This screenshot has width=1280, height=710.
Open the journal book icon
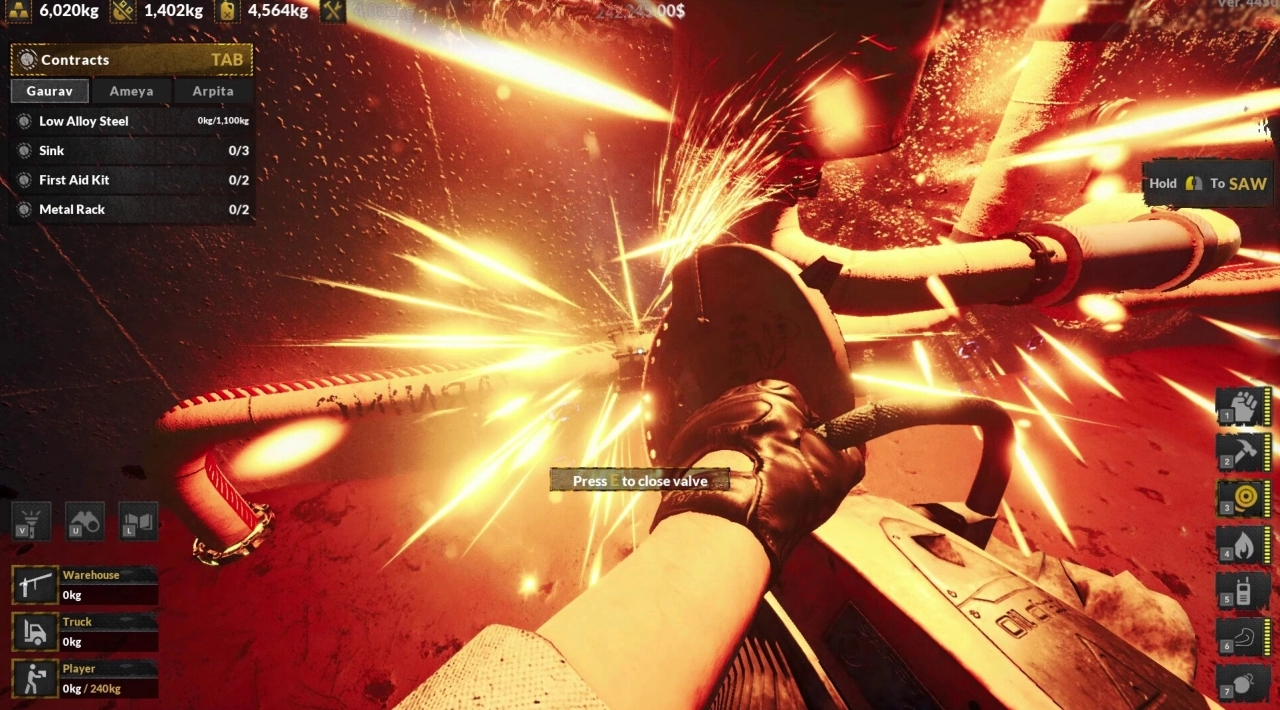coord(139,521)
